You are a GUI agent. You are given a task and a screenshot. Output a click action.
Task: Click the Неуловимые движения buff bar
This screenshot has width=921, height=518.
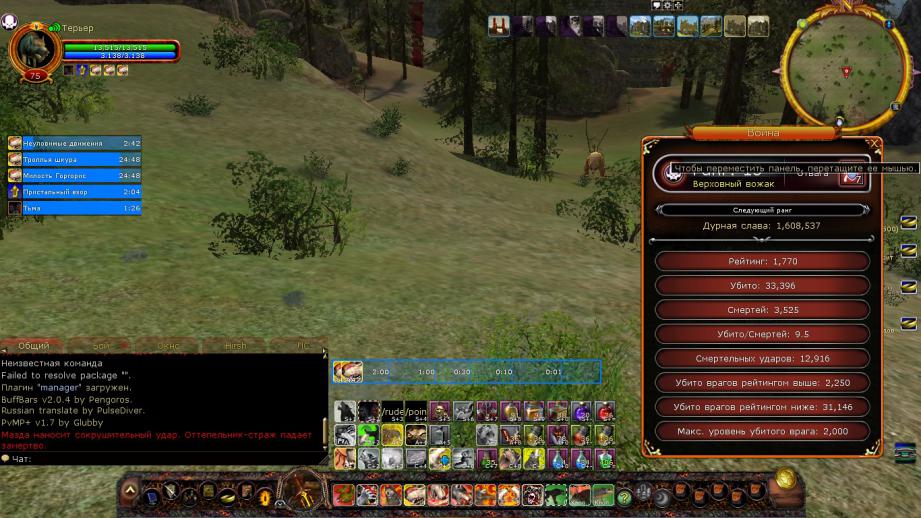point(74,143)
